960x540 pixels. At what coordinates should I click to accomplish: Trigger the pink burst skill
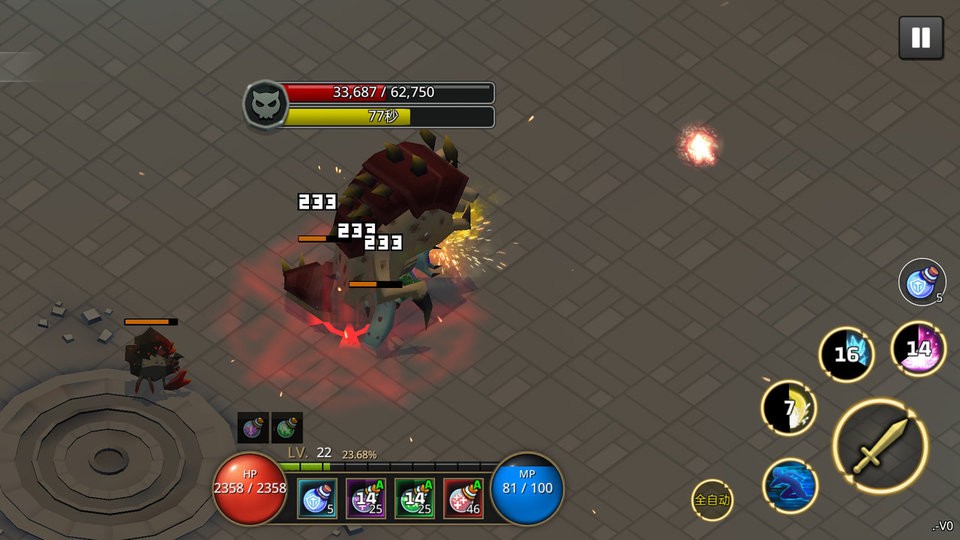coord(918,349)
